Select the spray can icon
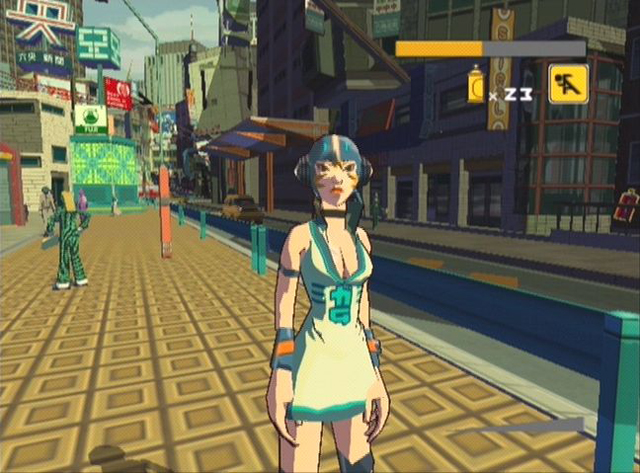The height and width of the screenshot is (473, 640). [476, 86]
